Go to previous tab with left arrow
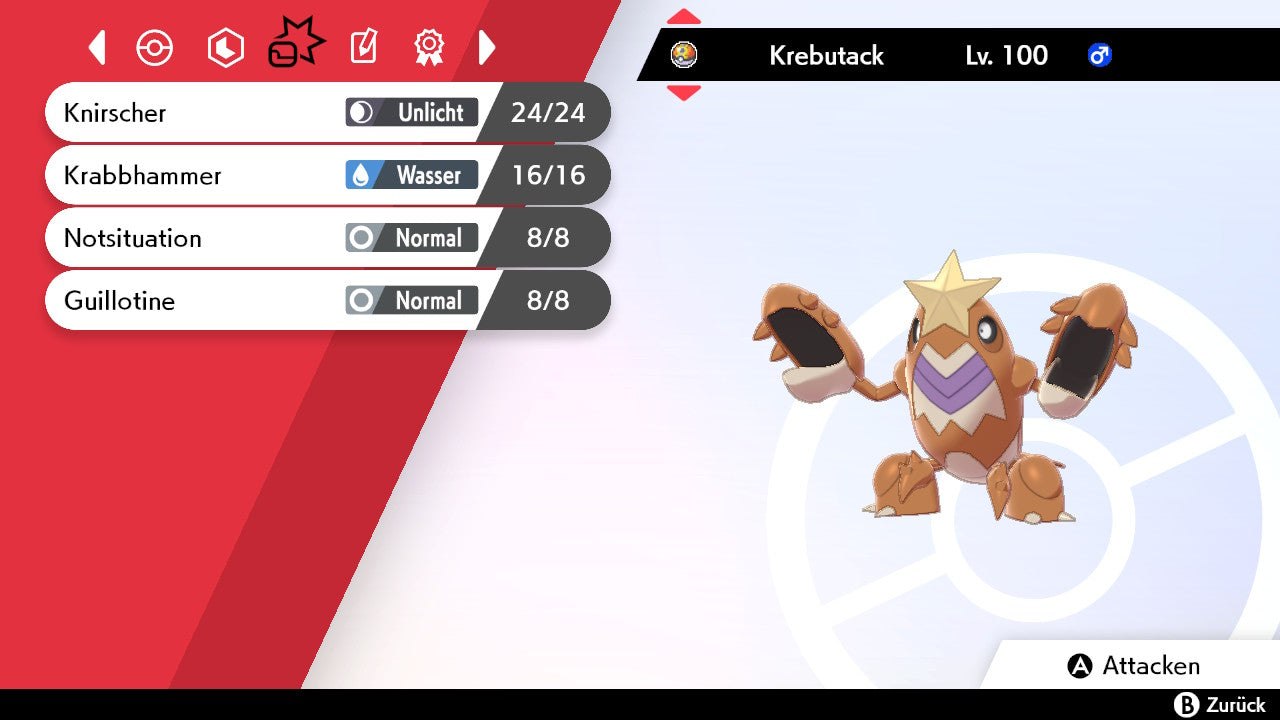The image size is (1280, 720). 97,48
